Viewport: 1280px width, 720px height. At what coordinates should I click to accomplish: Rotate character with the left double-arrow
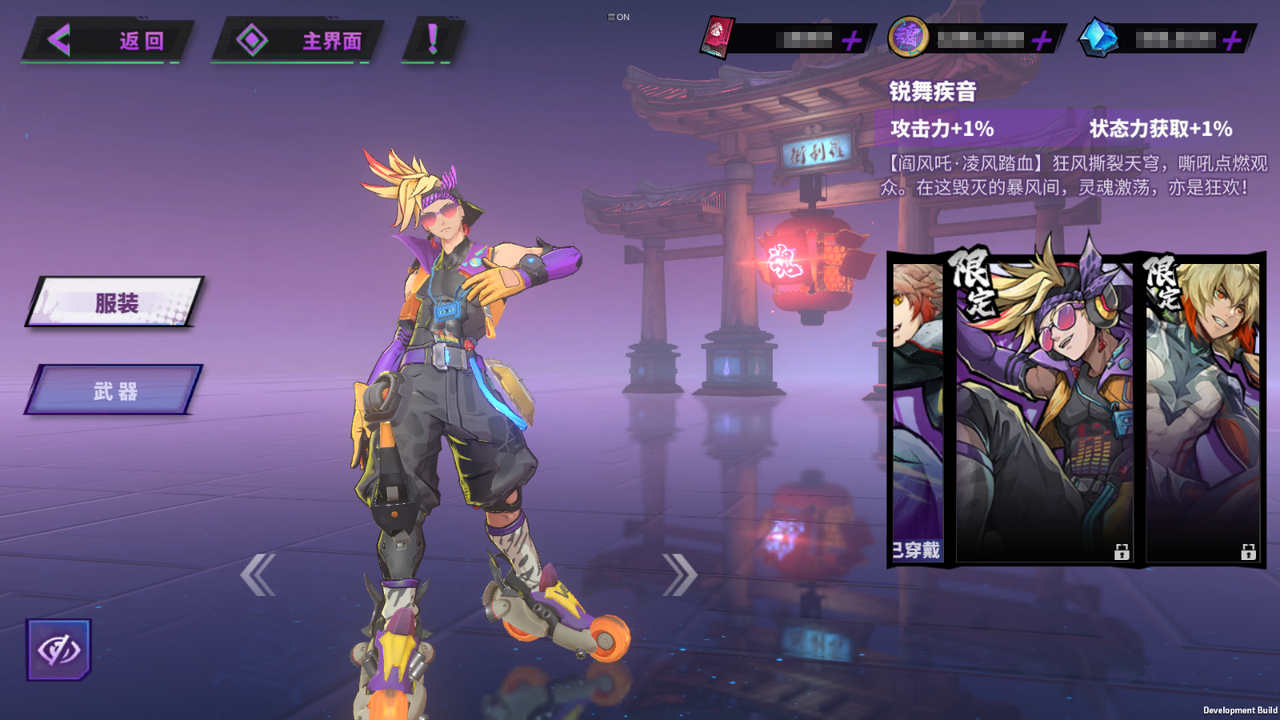point(257,575)
